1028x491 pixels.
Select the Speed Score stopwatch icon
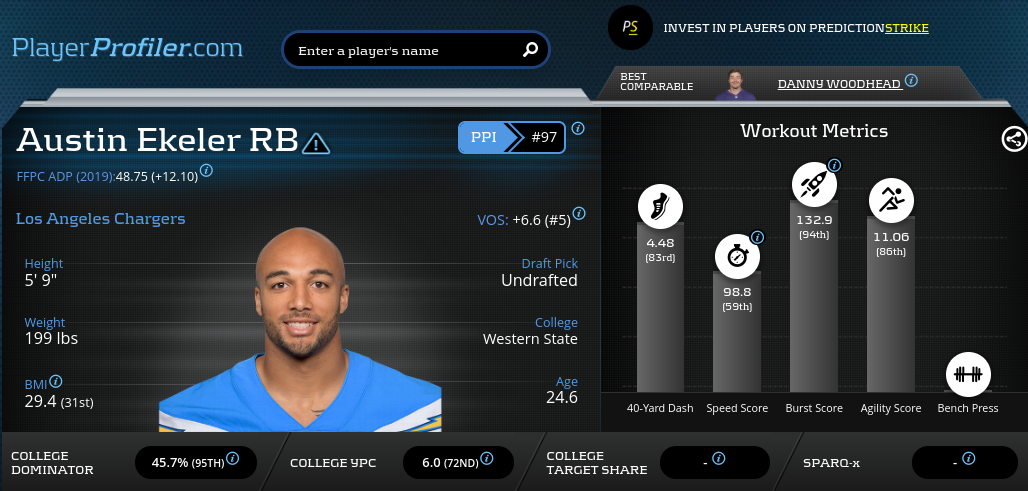[736, 257]
